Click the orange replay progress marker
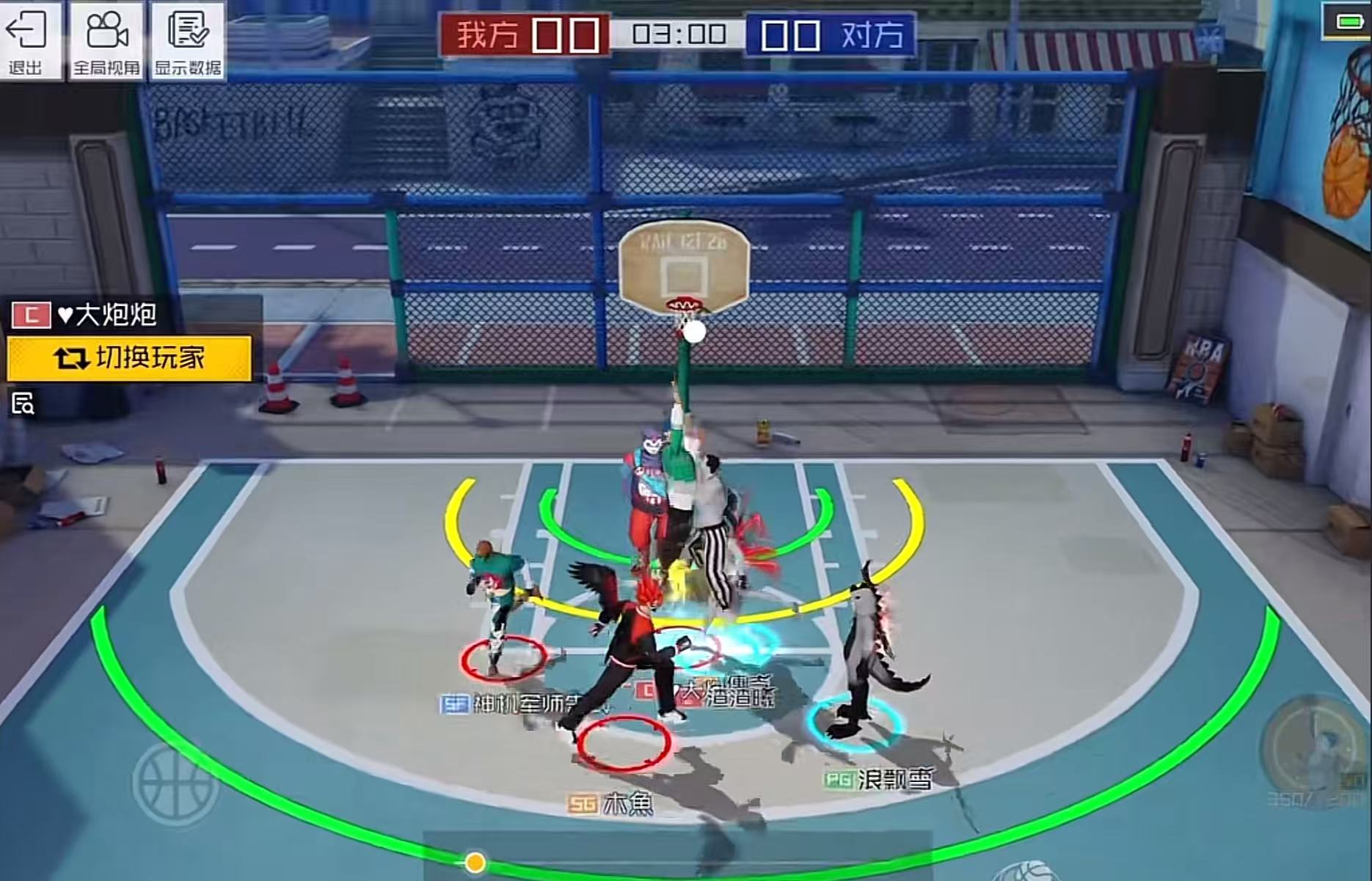This screenshot has height=881, width=1372. [475, 862]
